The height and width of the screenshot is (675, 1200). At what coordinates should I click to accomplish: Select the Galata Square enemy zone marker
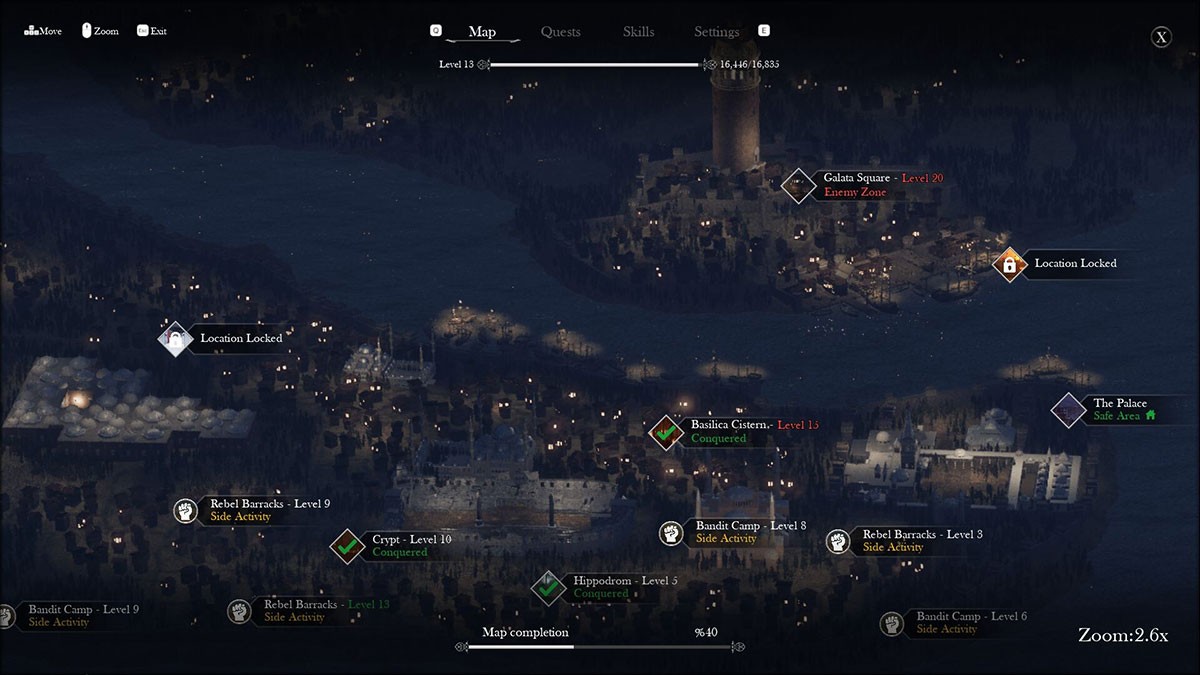tap(798, 185)
